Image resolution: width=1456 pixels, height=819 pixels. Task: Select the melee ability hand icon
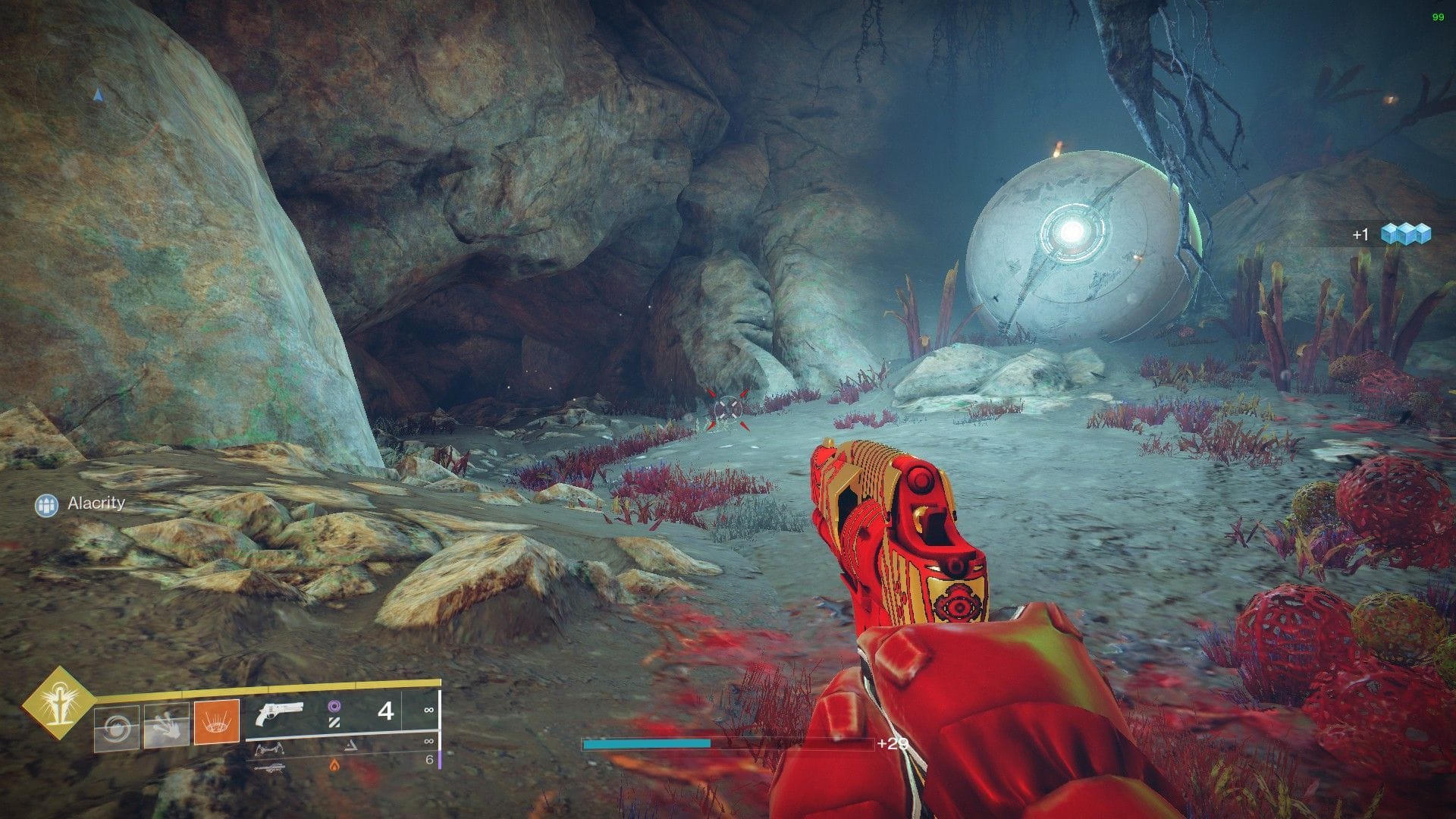167,724
